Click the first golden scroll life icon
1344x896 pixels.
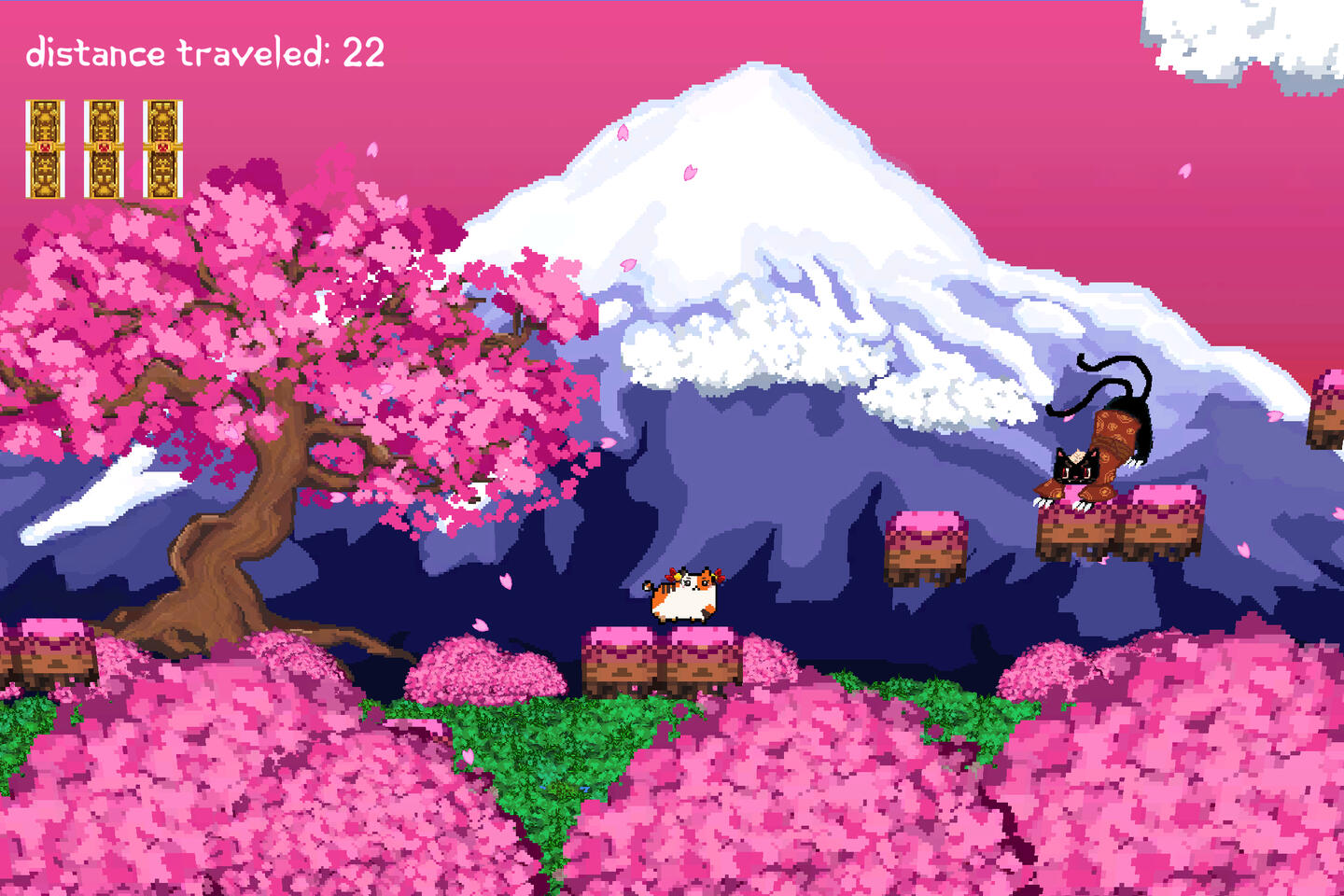tap(45, 147)
